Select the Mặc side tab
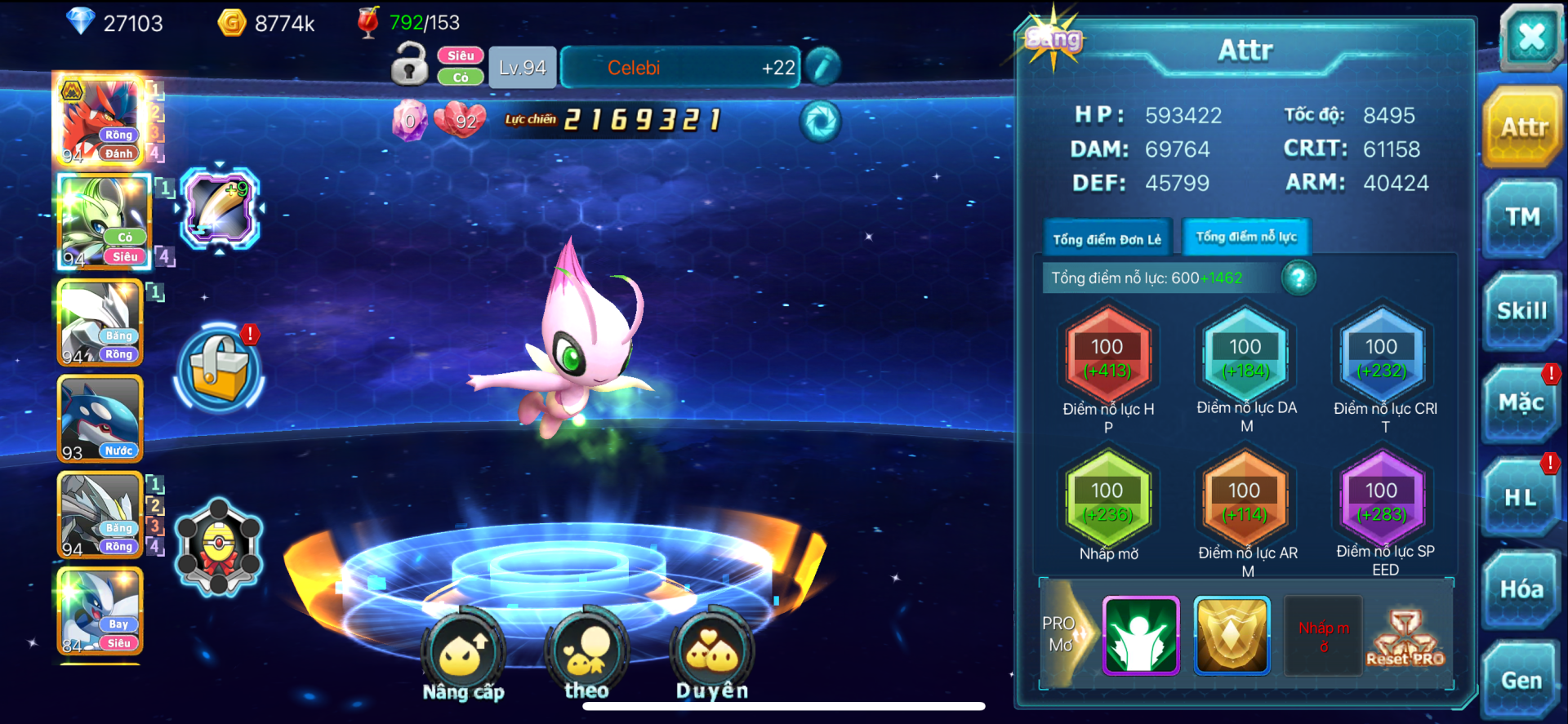Image resolution: width=1568 pixels, height=724 pixels. click(1521, 403)
